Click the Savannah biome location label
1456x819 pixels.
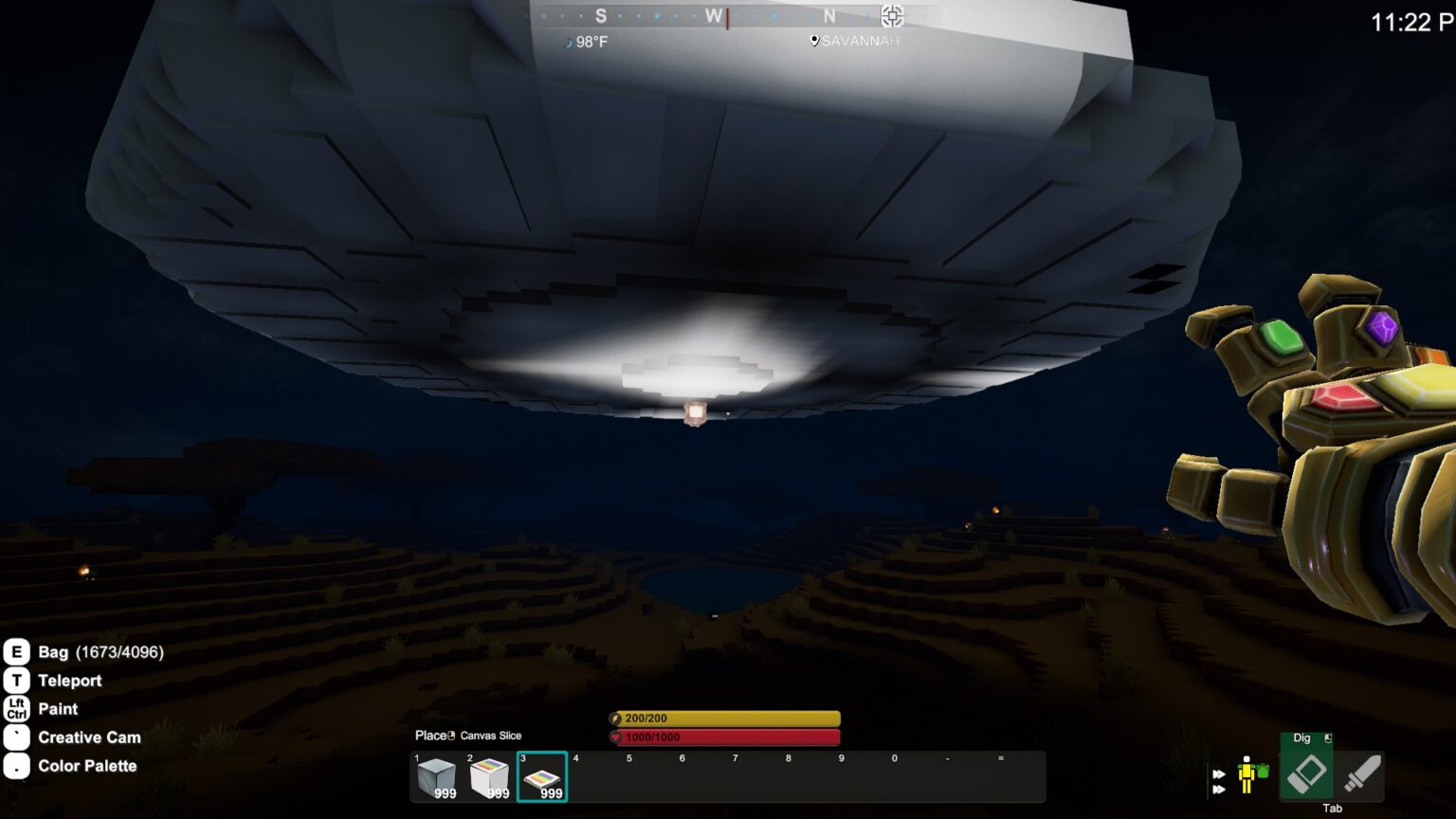pyautogui.click(x=855, y=41)
